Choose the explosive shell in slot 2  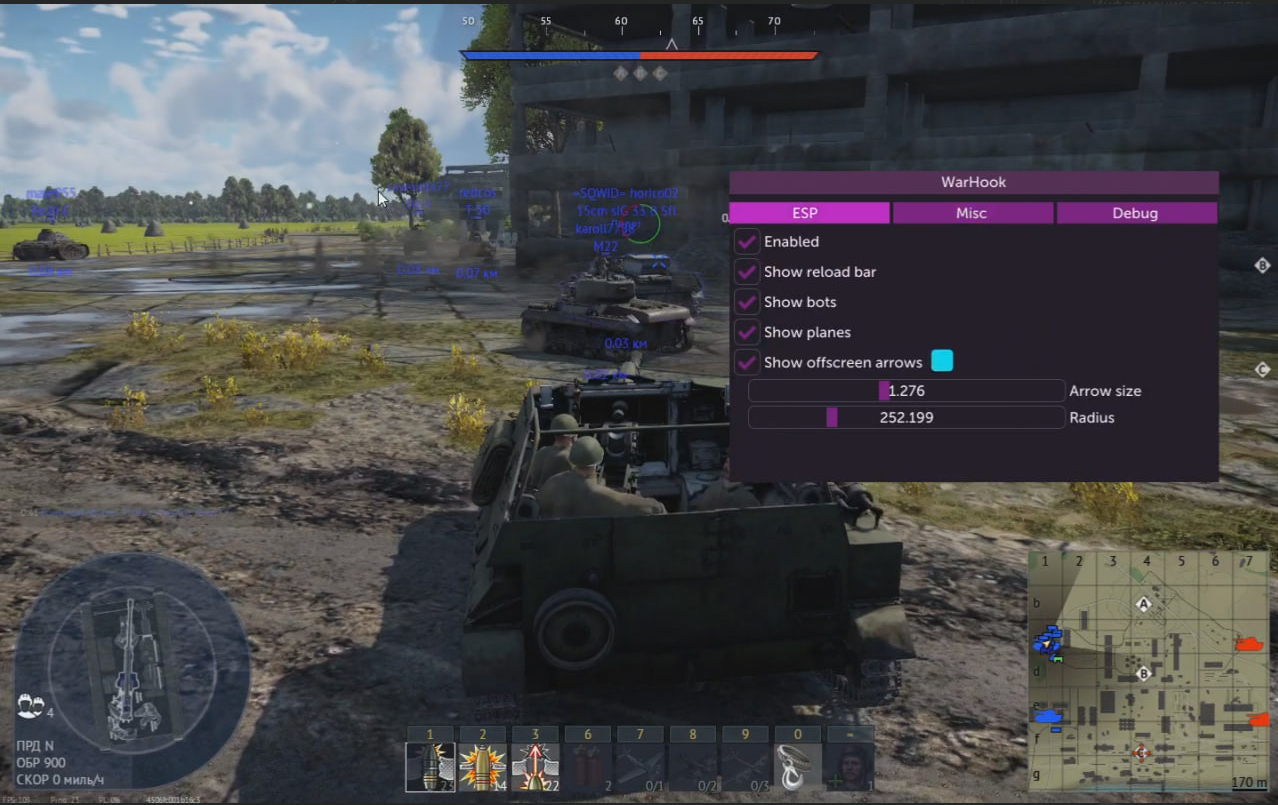click(482, 767)
